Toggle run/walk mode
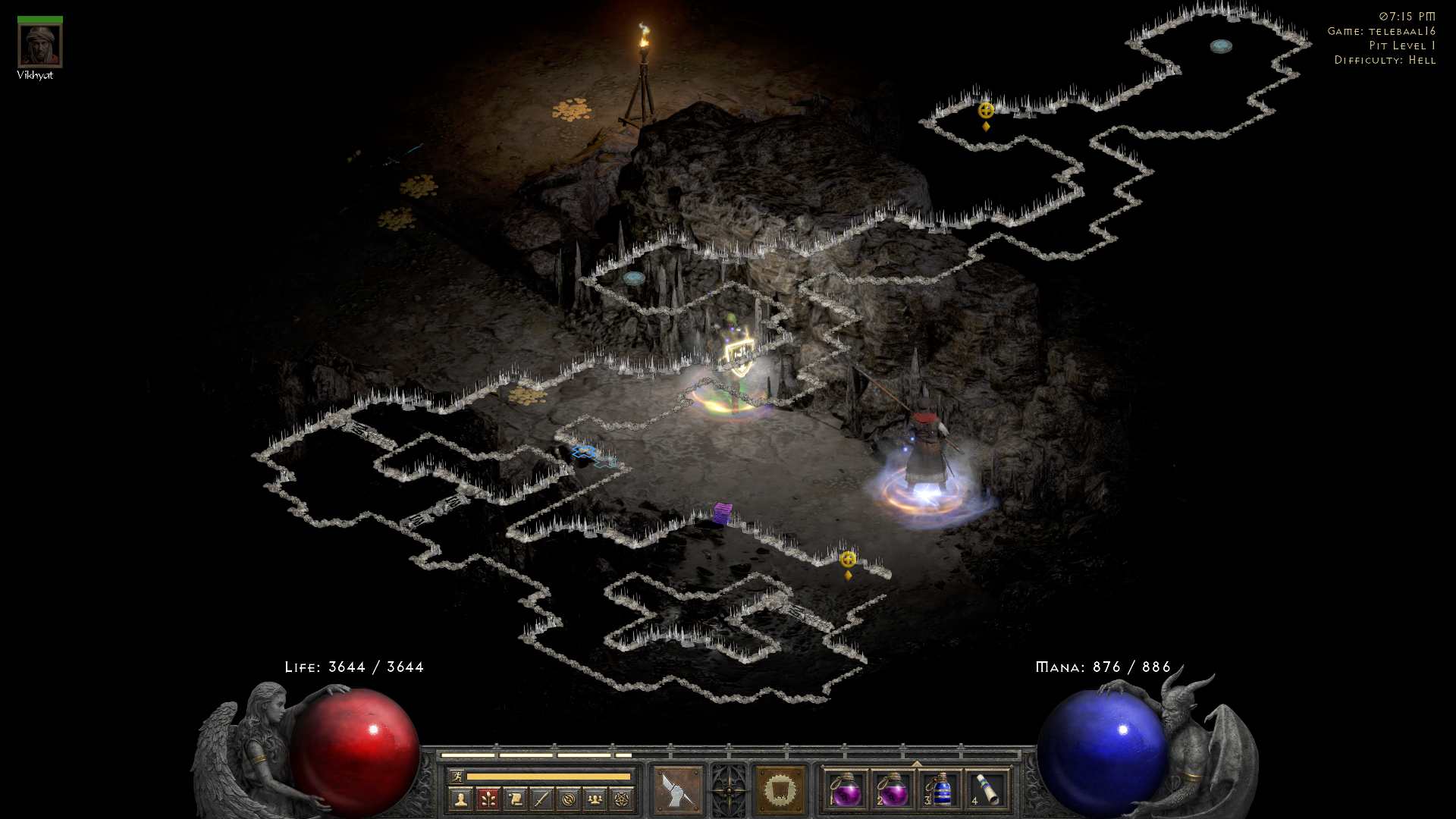Image resolution: width=1456 pixels, height=819 pixels. point(457,777)
